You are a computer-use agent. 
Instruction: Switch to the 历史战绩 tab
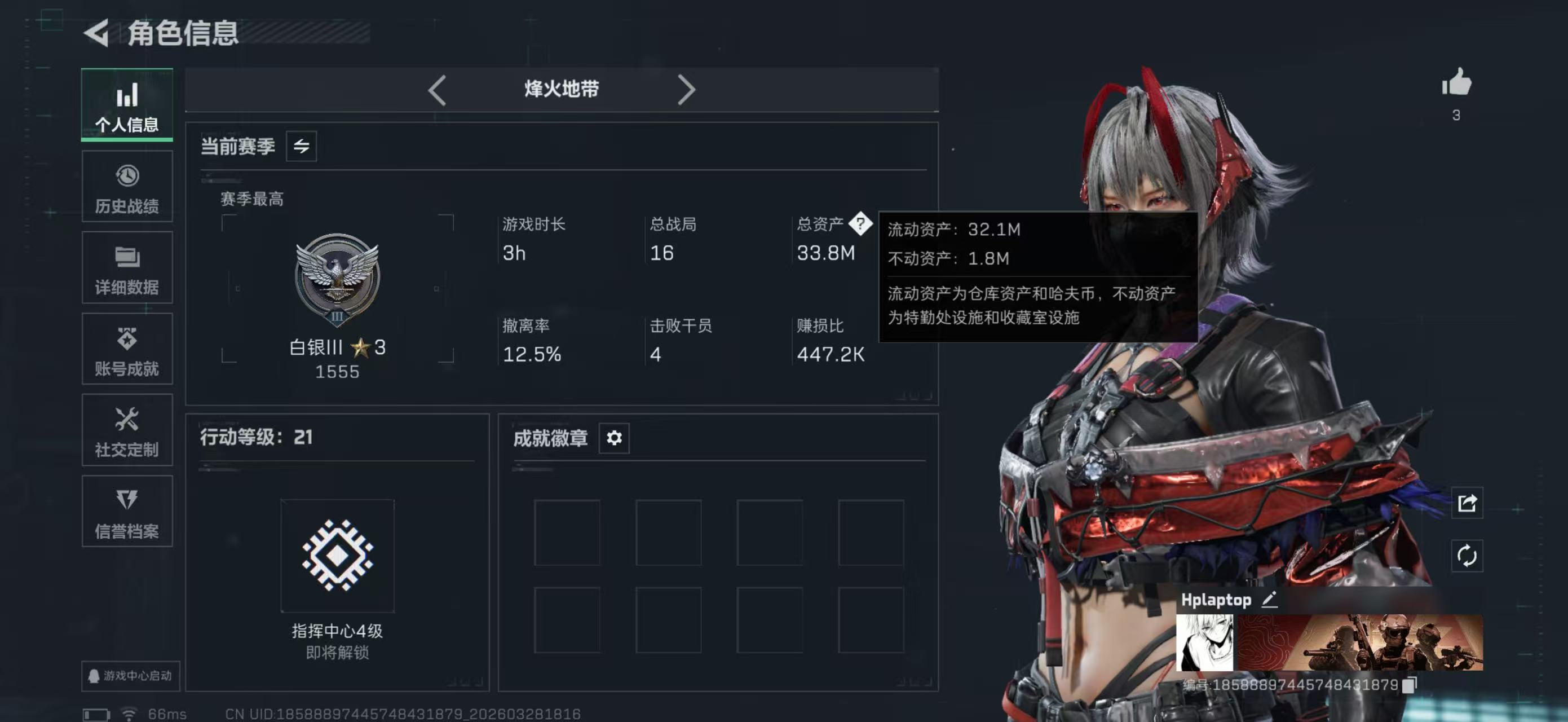pyautogui.click(x=127, y=186)
